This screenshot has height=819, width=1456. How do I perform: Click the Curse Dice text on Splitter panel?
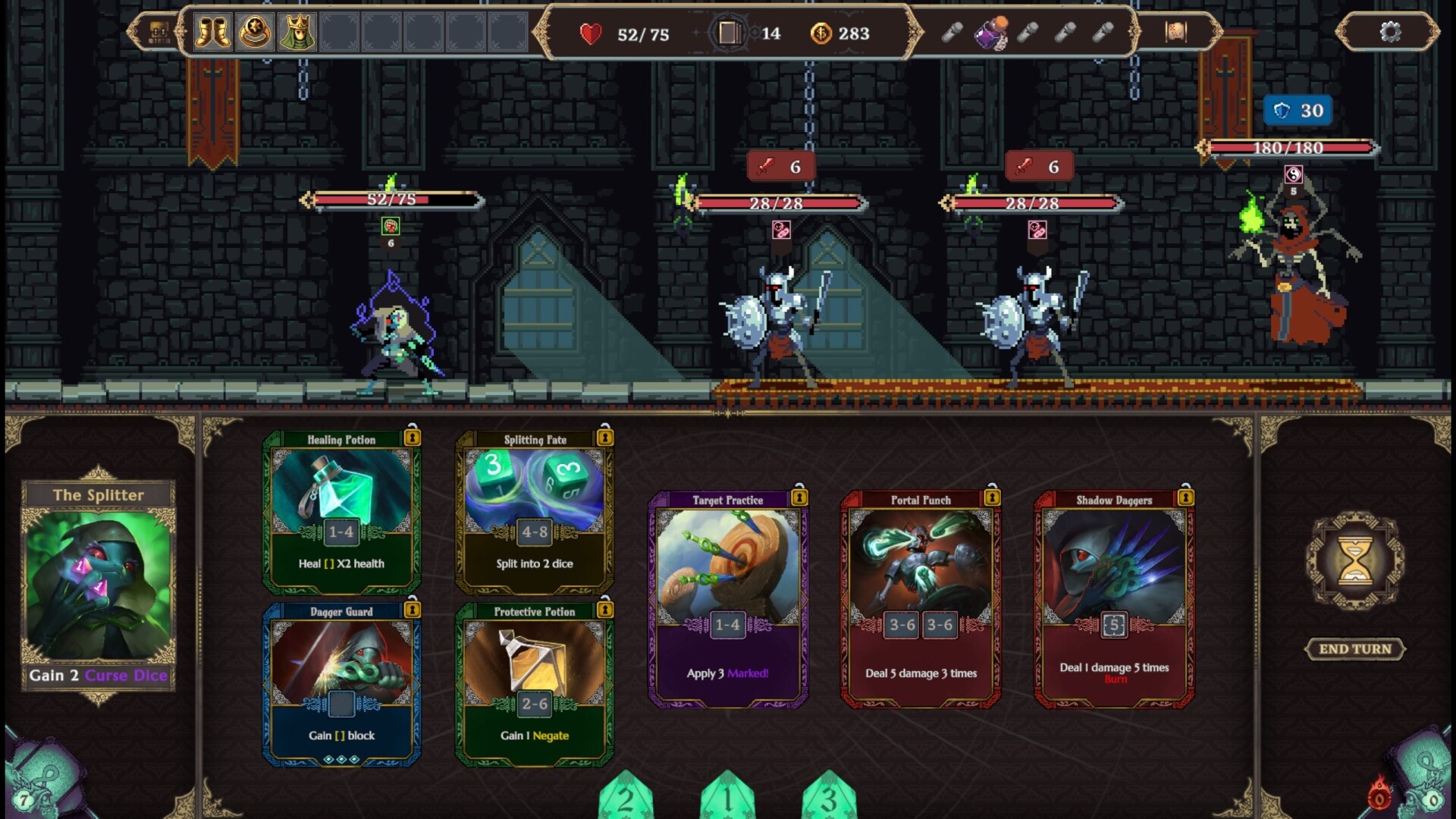(126, 675)
